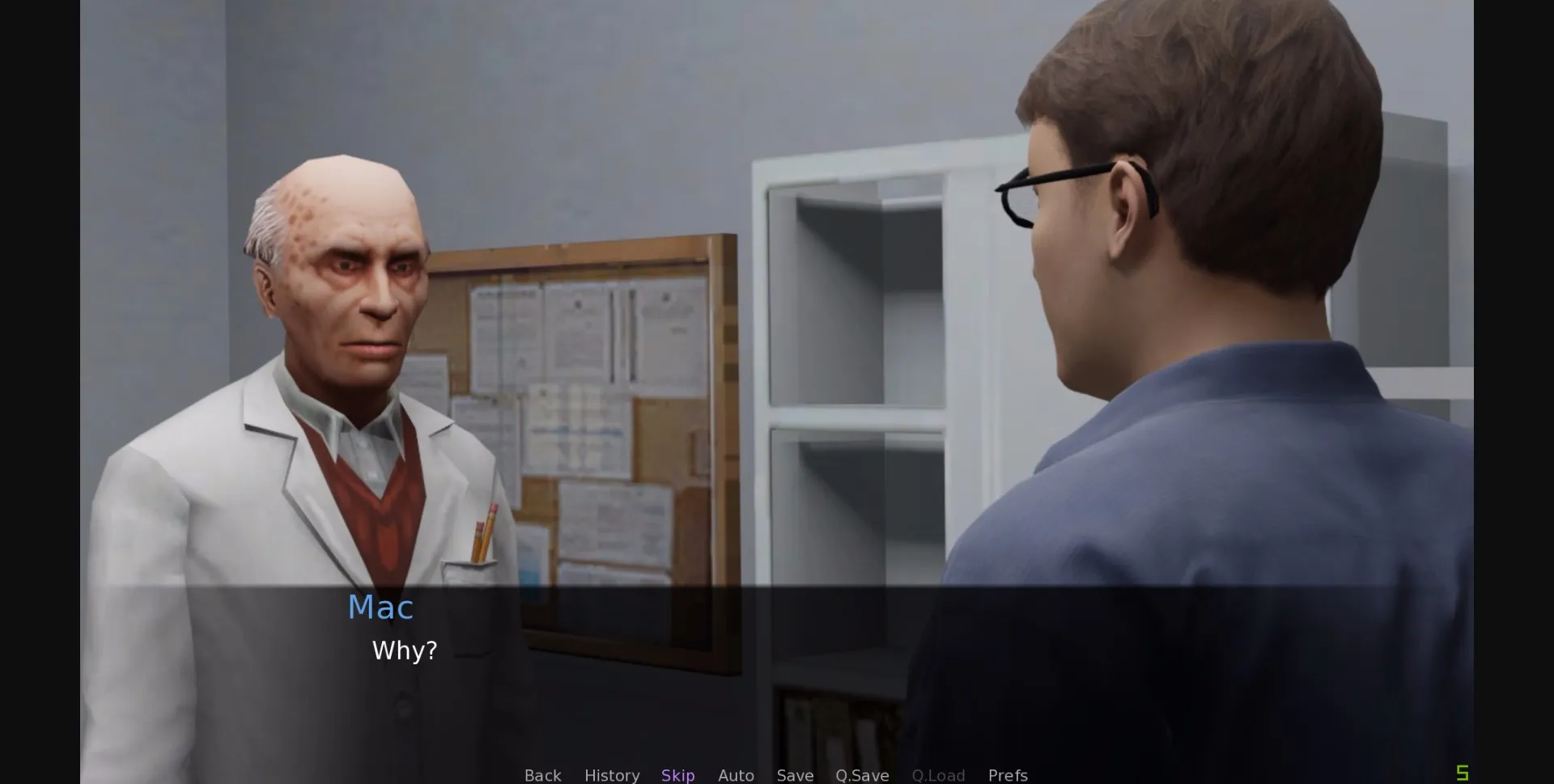The height and width of the screenshot is (784, 1554).
Task: Click Back to rollback the dialogue
Action: (542, 774)
